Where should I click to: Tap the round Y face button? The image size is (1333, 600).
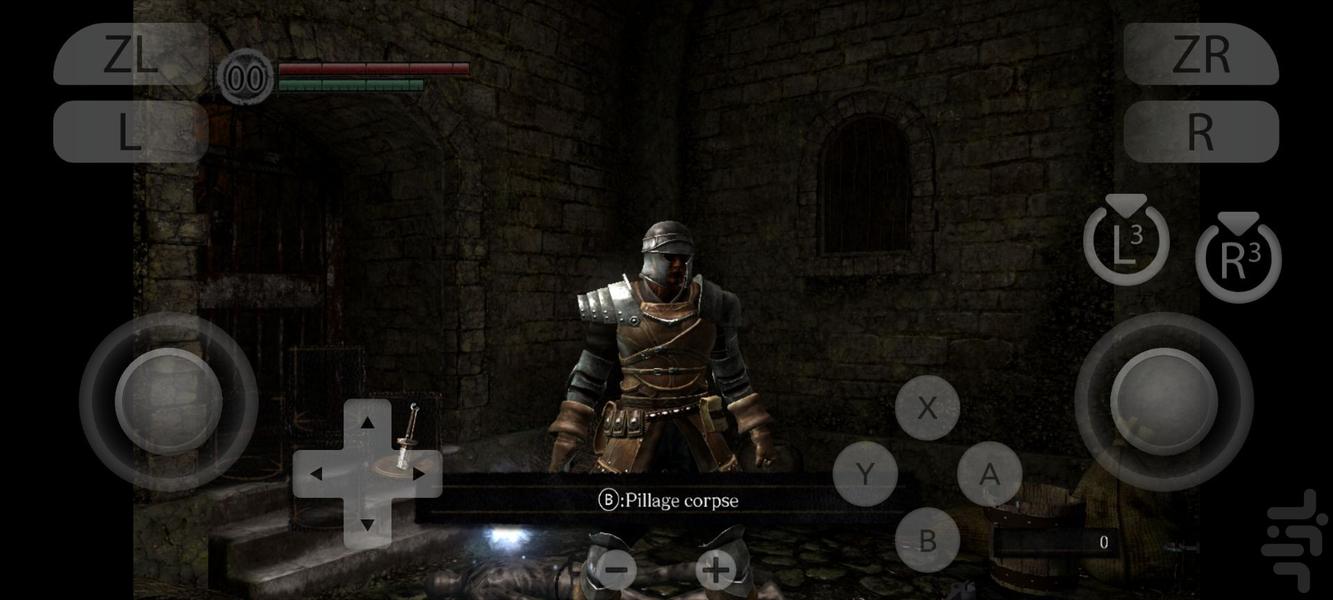click(x=865, y=474)
